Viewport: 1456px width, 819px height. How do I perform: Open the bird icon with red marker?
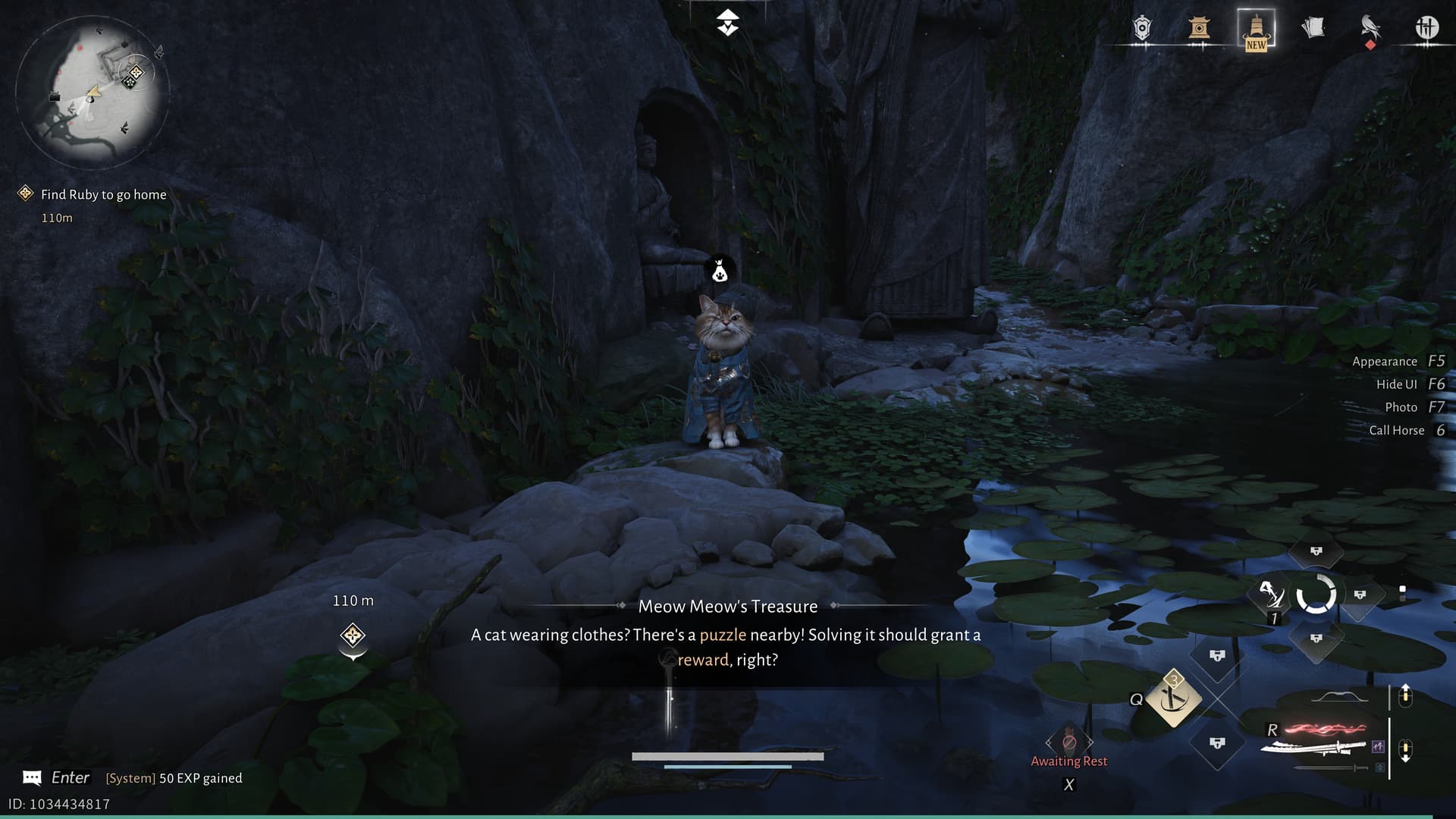[1370, 29]
